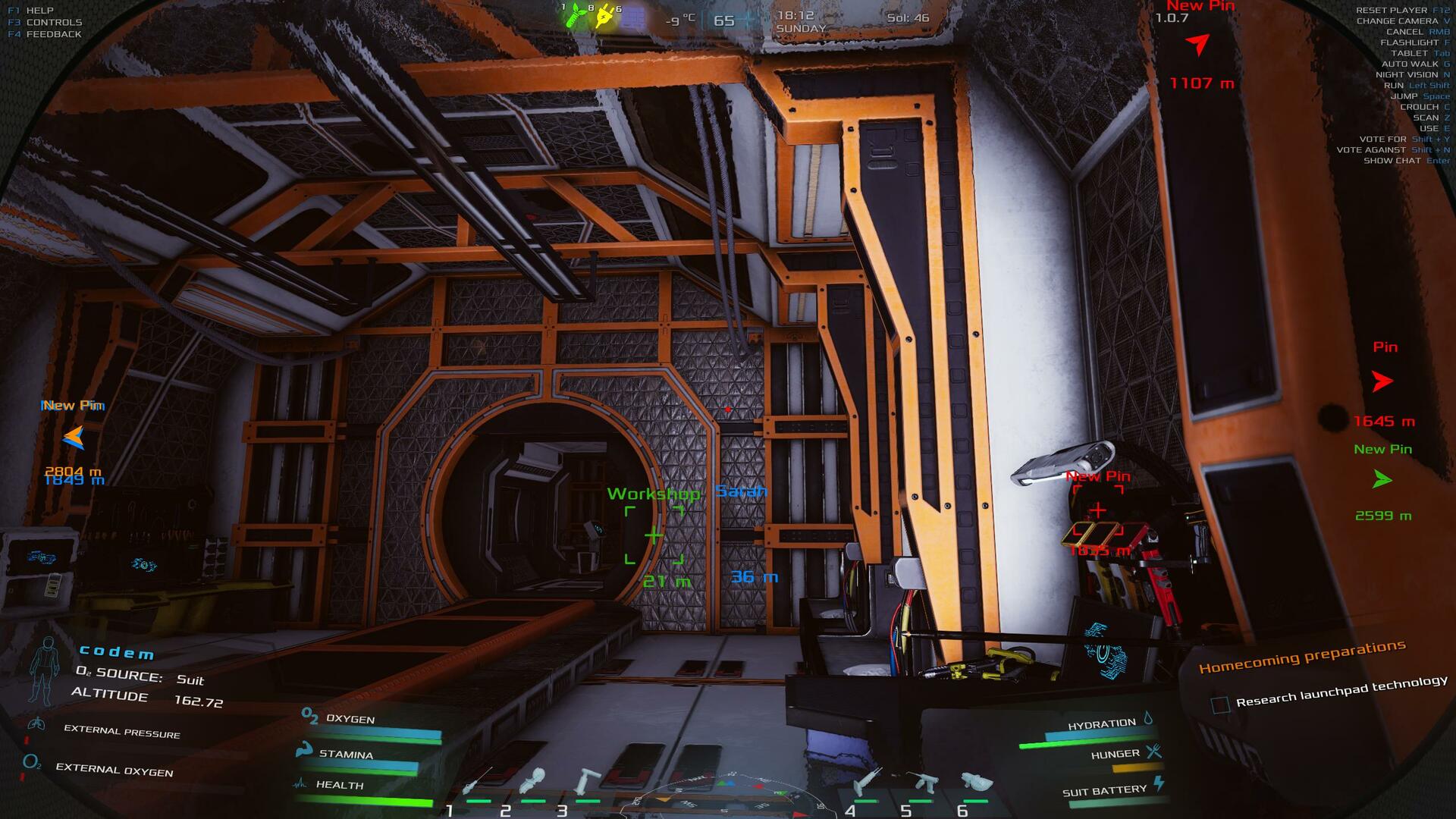Open the Homecoming preparations objective
1456x819 pixels.
click(1302, 657)
